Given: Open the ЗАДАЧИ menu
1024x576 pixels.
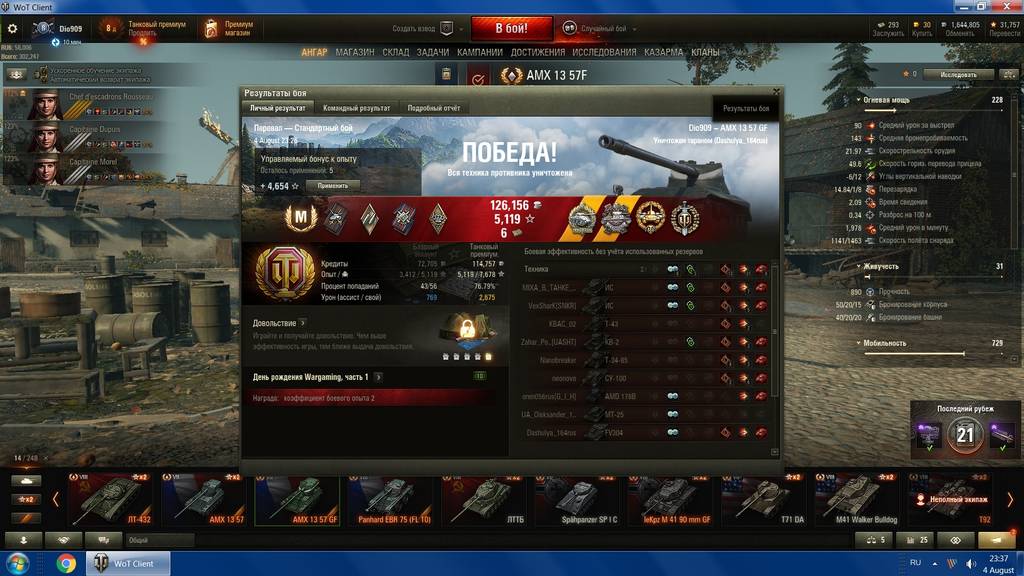Looking at the screenshot, I should coord(433,52).
